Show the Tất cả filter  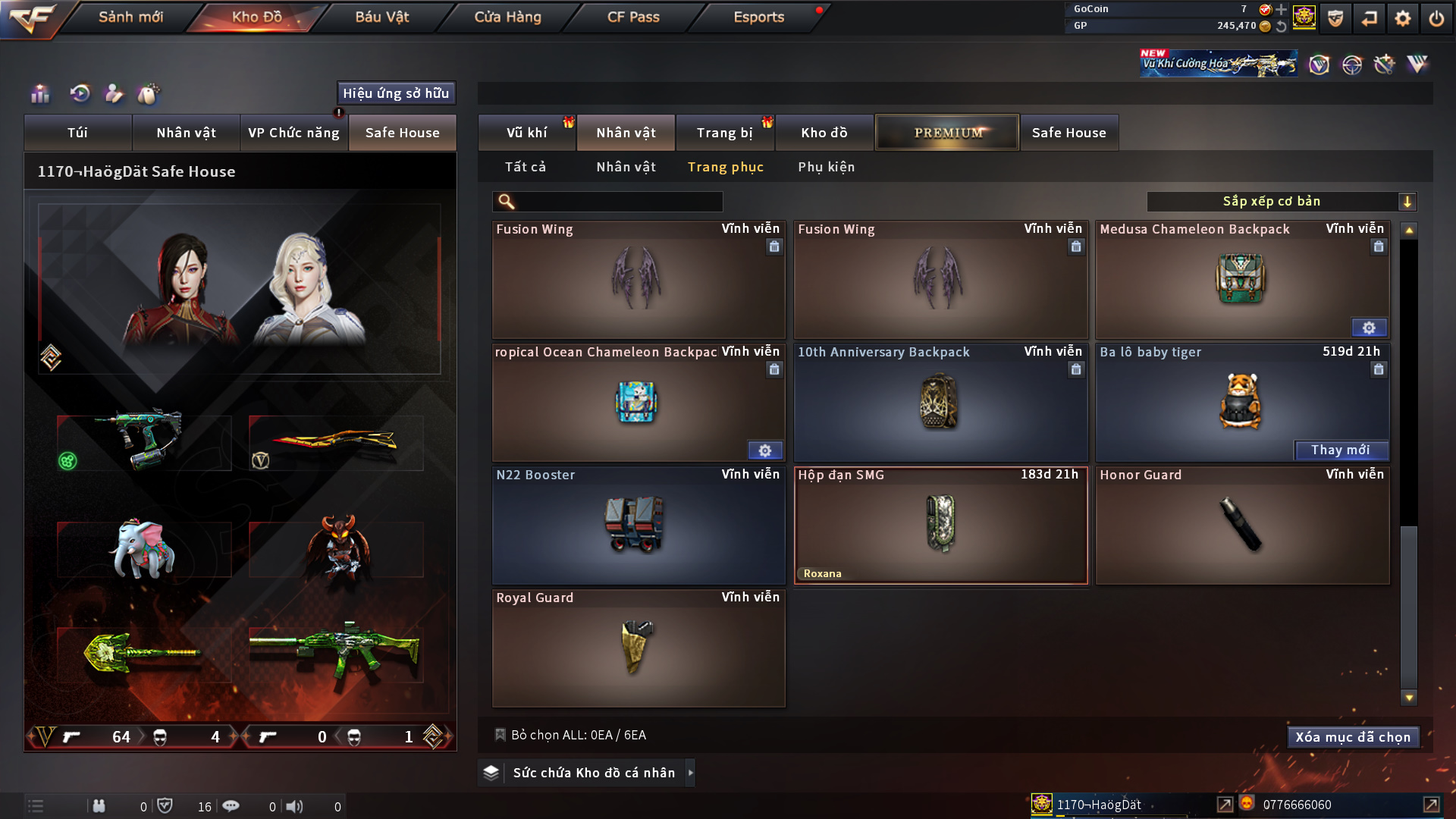pos(526,167)
